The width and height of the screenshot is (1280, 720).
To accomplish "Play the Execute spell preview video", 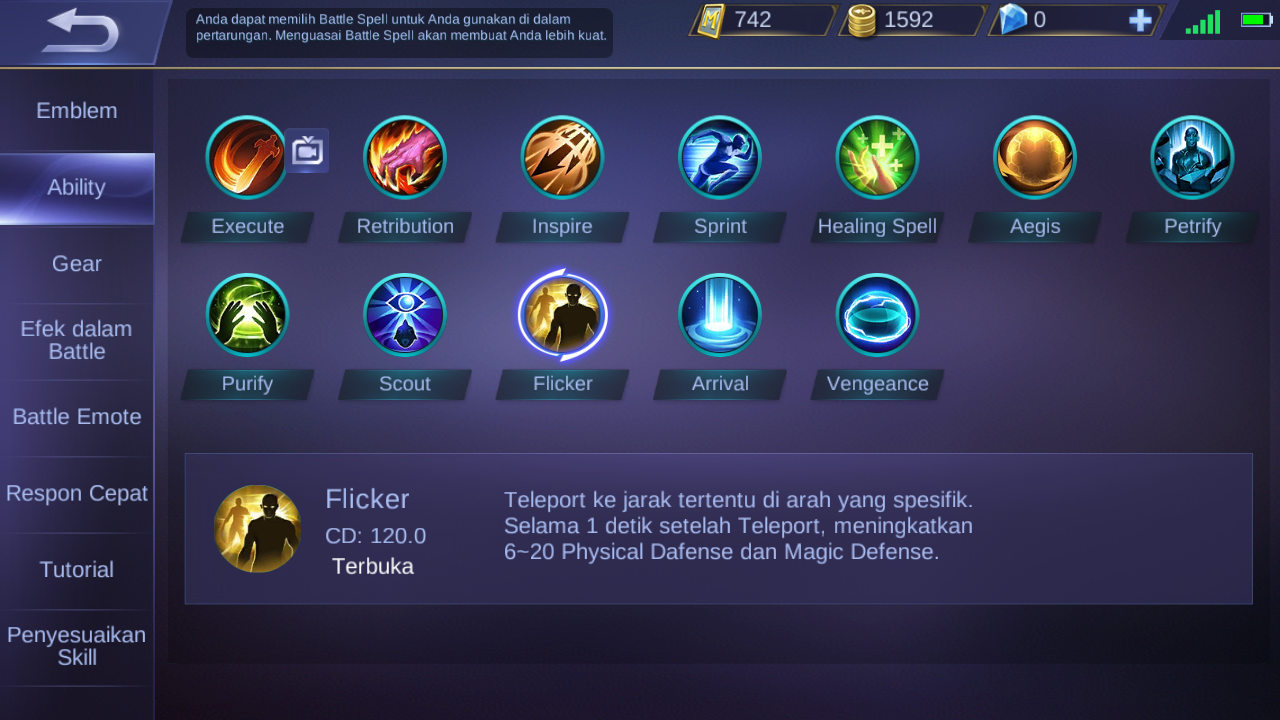I will pyautogui.click(x=307, y=150).
